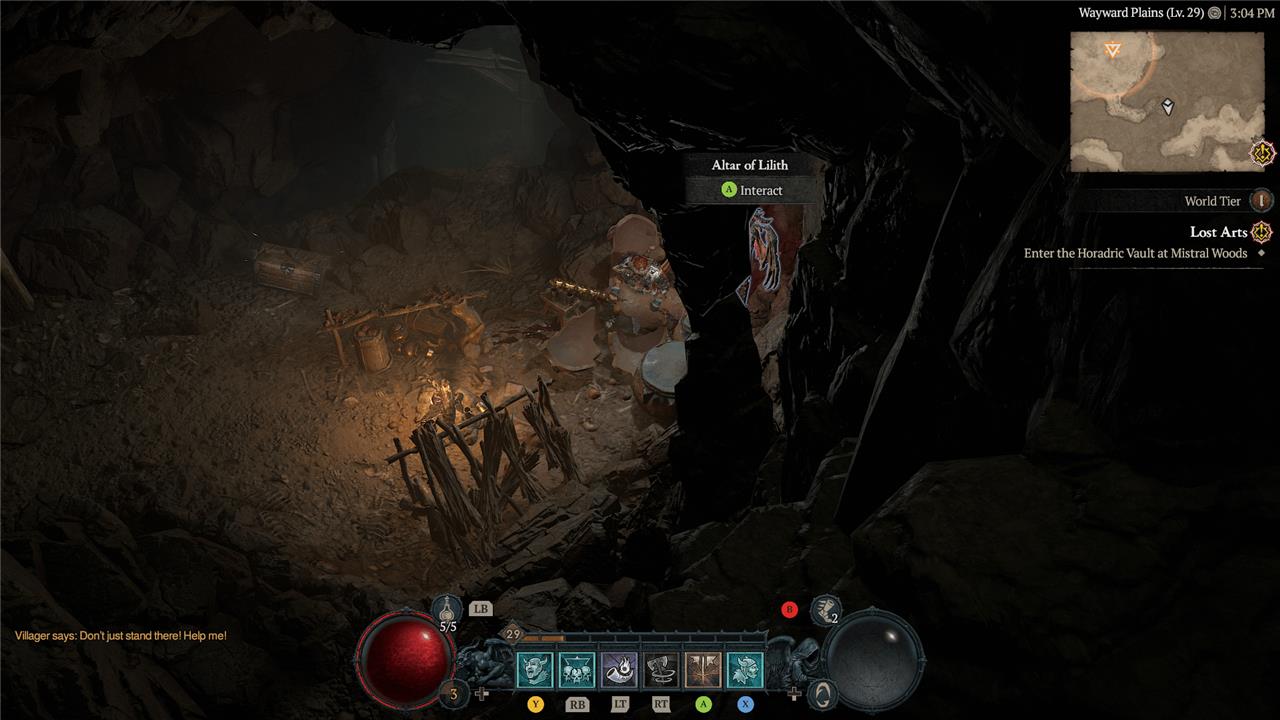
Task: Drink a healing potion from the flask
Action: click(x=448, y=610)
